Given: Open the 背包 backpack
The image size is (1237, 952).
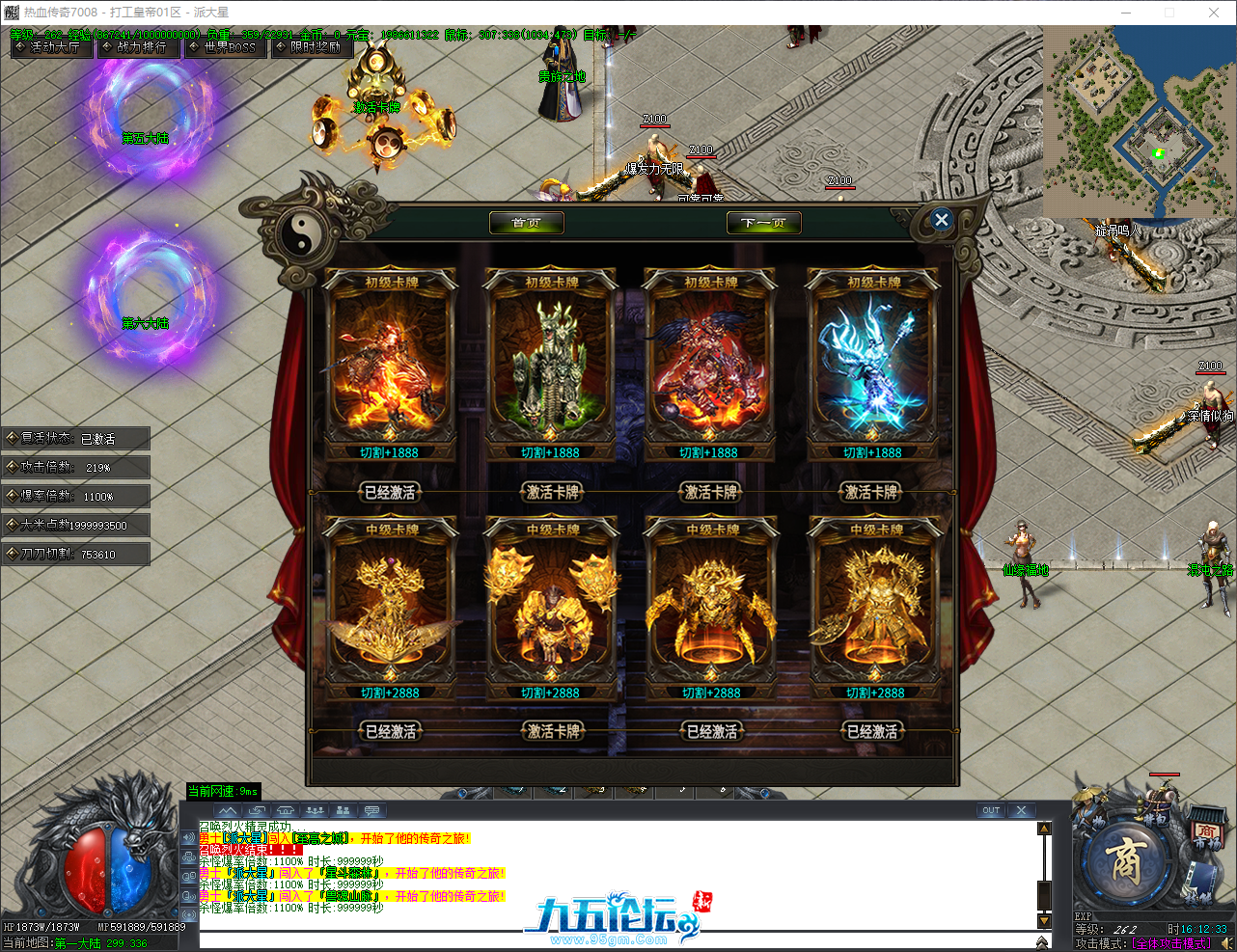Looking at the screenshot, I should [x=1154, y=820].
